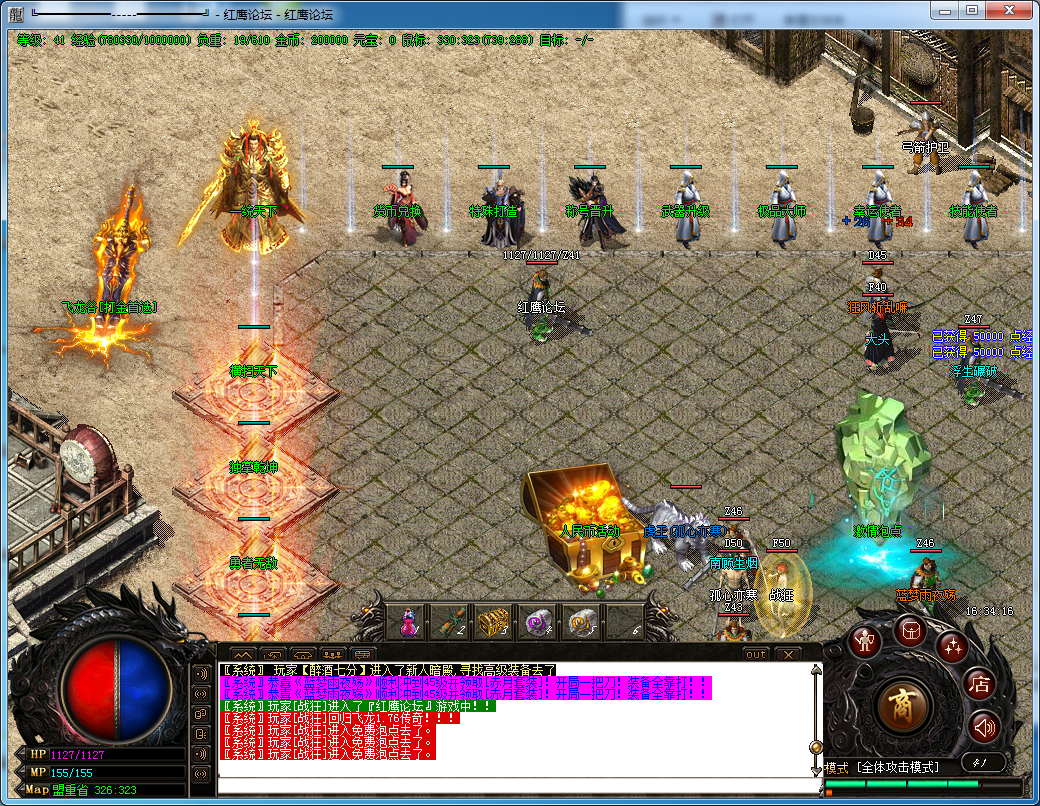Image resolution: width=1040 pixels, height=806 pixels.
Task: Open the skills panel with sparkle icon
Action: (952, 648)
